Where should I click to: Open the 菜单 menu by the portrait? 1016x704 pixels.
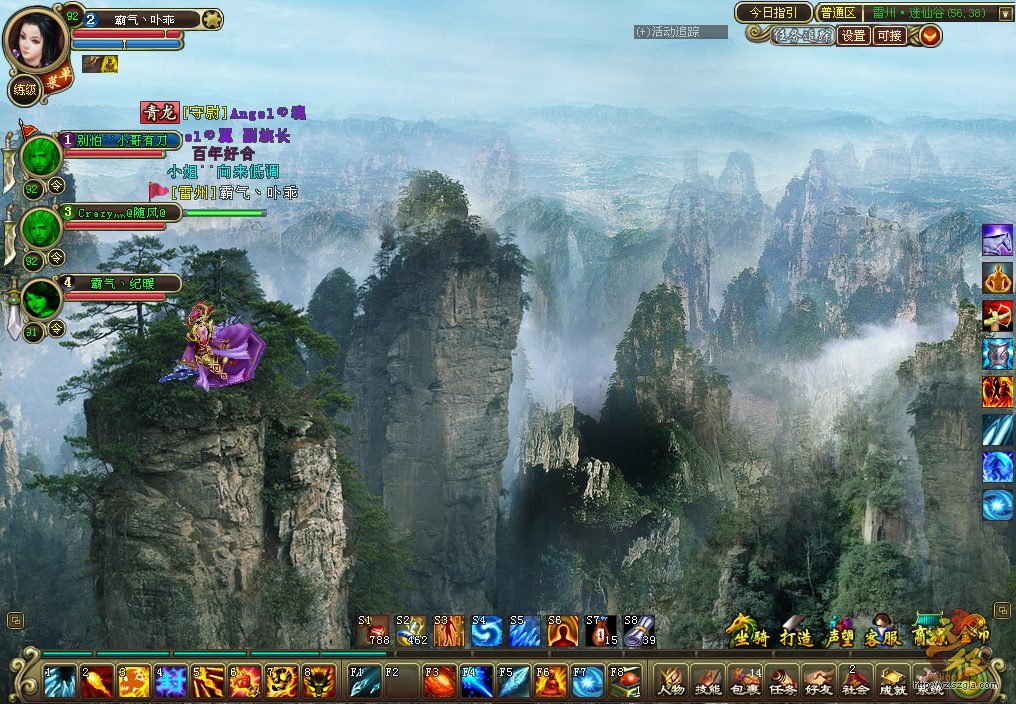[x=58, y=77]
